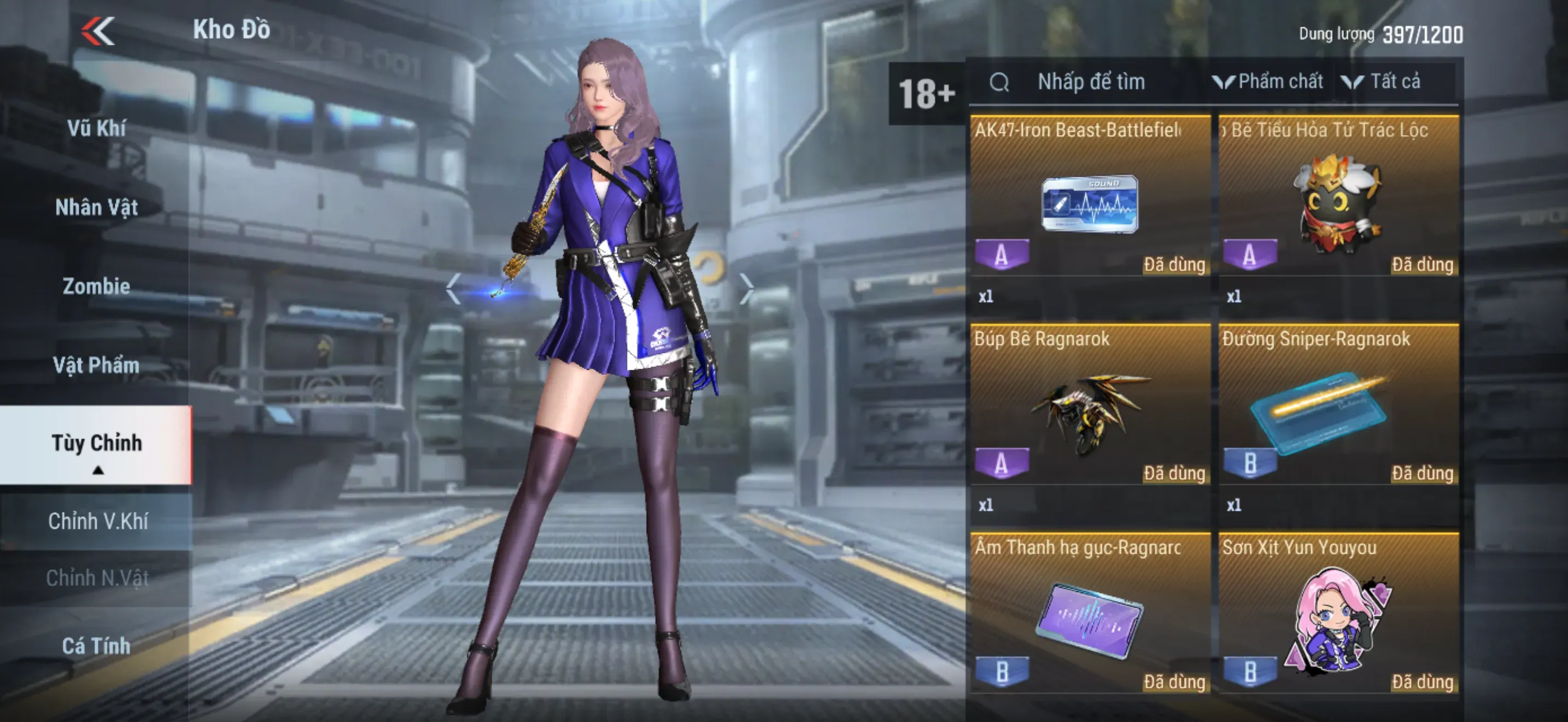Choose the Âm Thanh hạ gục-Ragnarok item
1568x722 pixels.
coord(1090,621)
